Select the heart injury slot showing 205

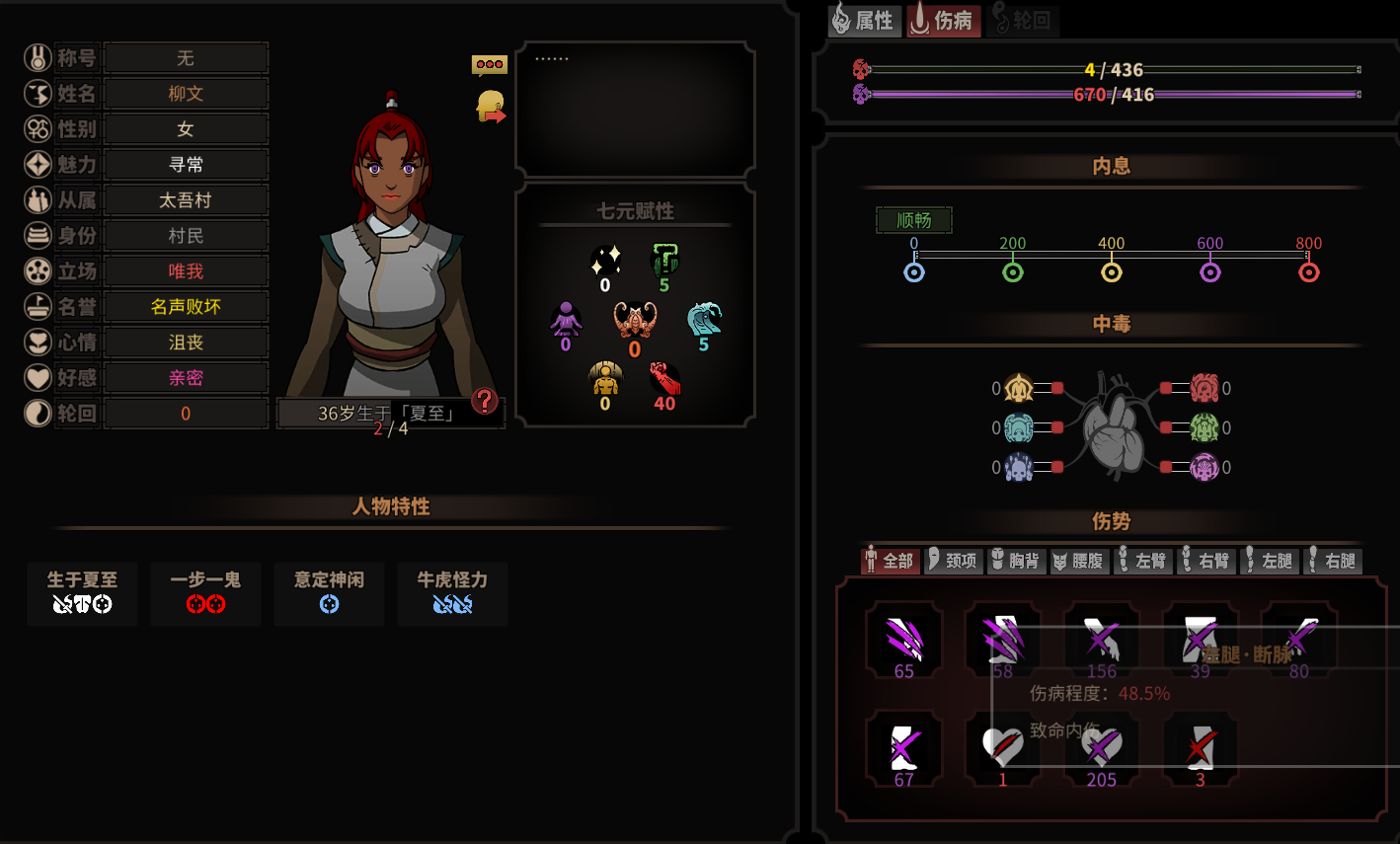(1101, 750)
